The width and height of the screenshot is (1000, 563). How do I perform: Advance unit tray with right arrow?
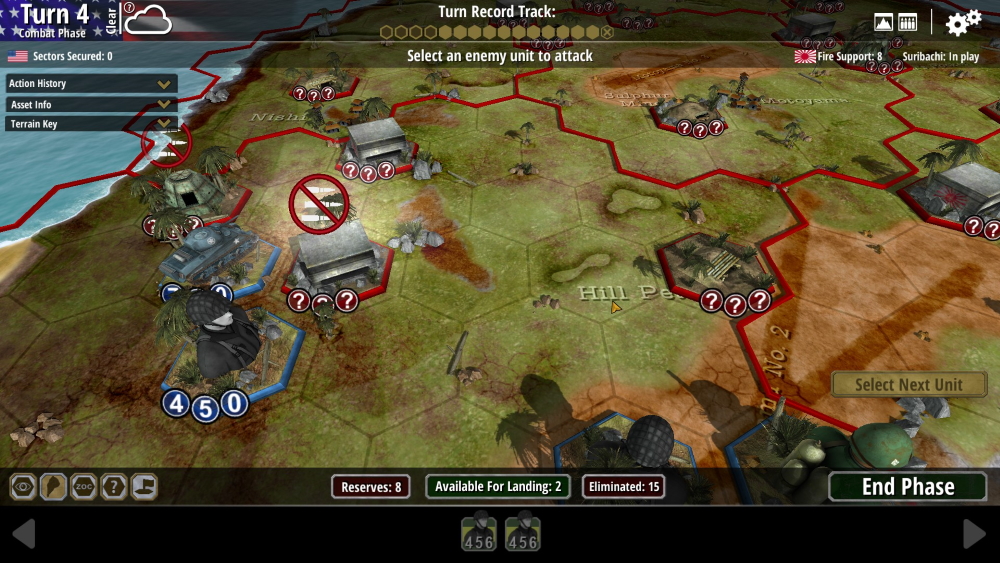[974, 534]
